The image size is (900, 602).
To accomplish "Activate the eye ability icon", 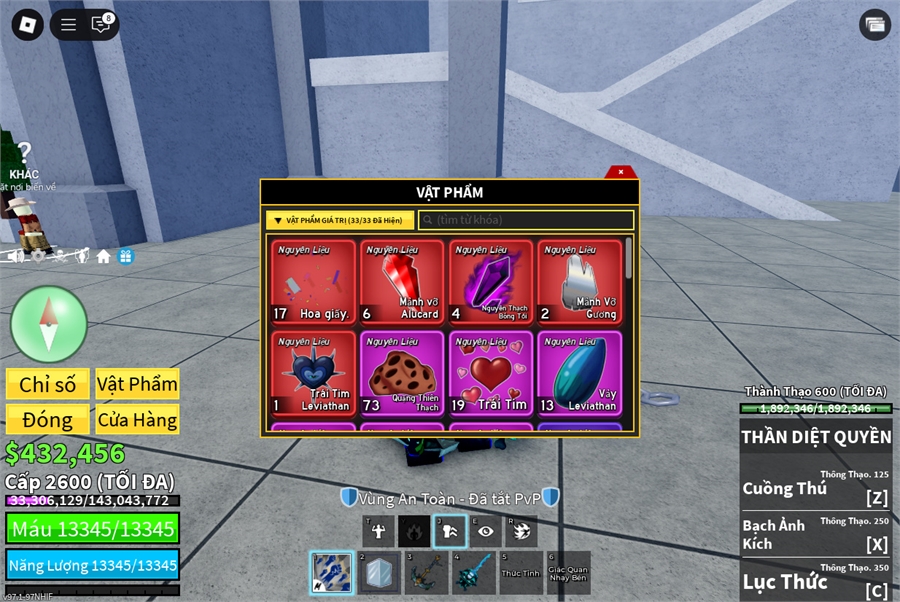I will click(x=485, y=531).
